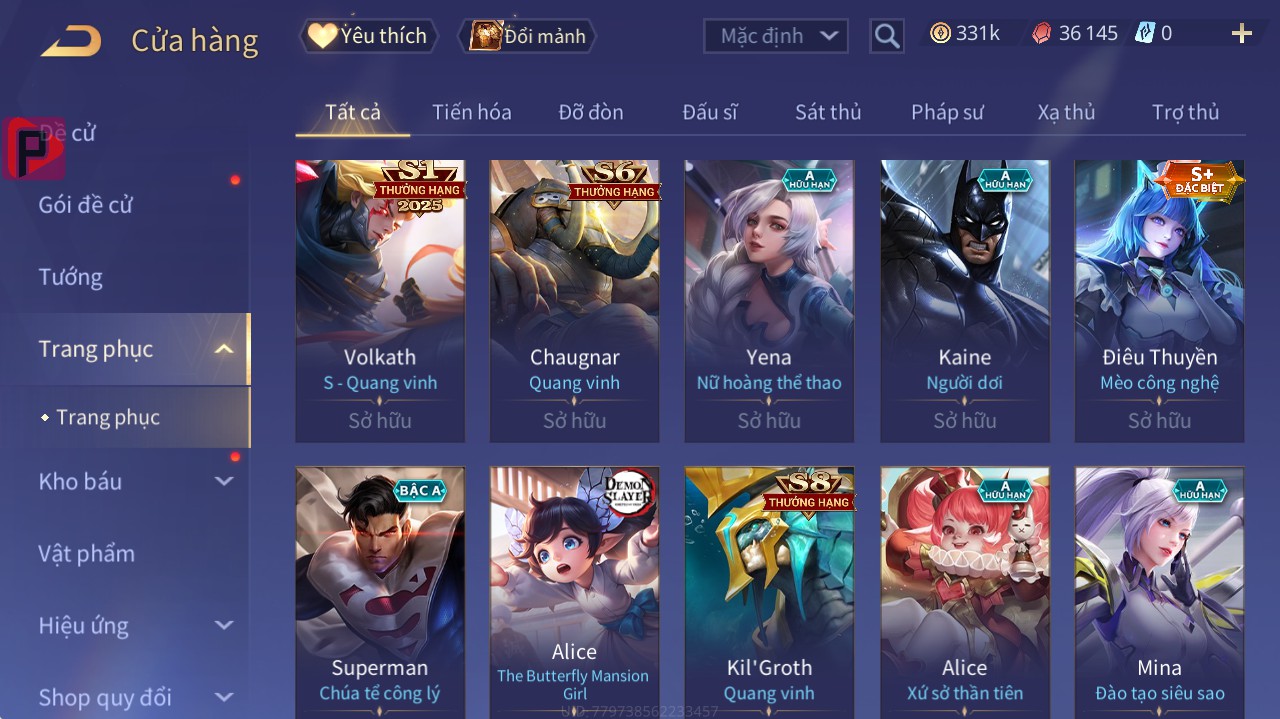Pick Điêu Thuyền's Mèo công nghệ skin
This screenshot has height=719, width=1280.
tap(1159, 300)
